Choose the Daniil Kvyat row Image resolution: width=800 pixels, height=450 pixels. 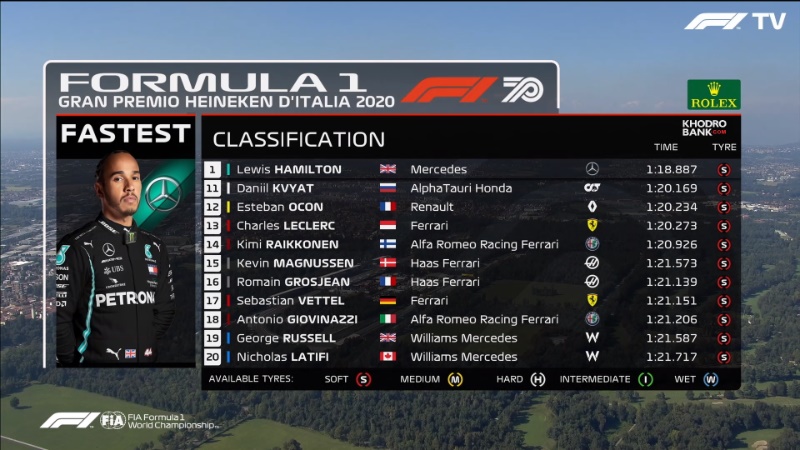(470, 188)
